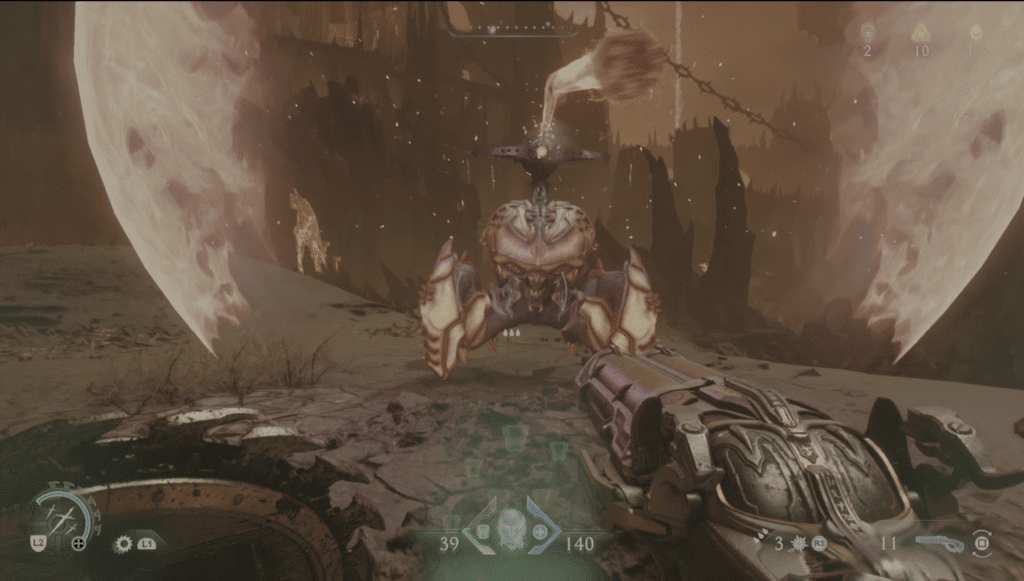Screen dimensions: 1024x581
Task: Click the Slayer helmet portrait
Action: coord(511,525)
